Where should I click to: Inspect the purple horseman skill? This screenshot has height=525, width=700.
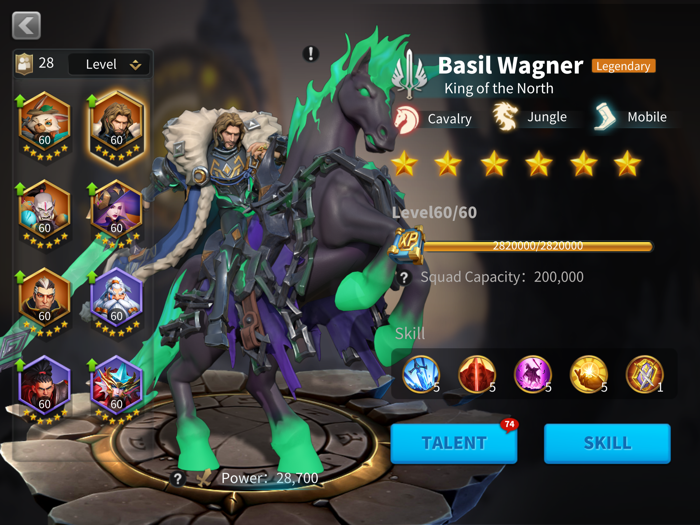[x=533, y=374]
